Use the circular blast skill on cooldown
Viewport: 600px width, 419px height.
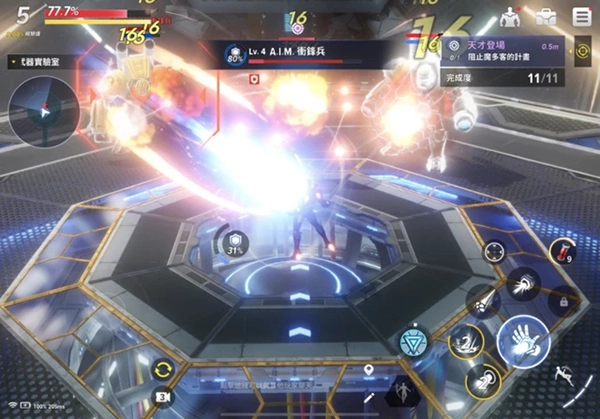tap(482, 381)
